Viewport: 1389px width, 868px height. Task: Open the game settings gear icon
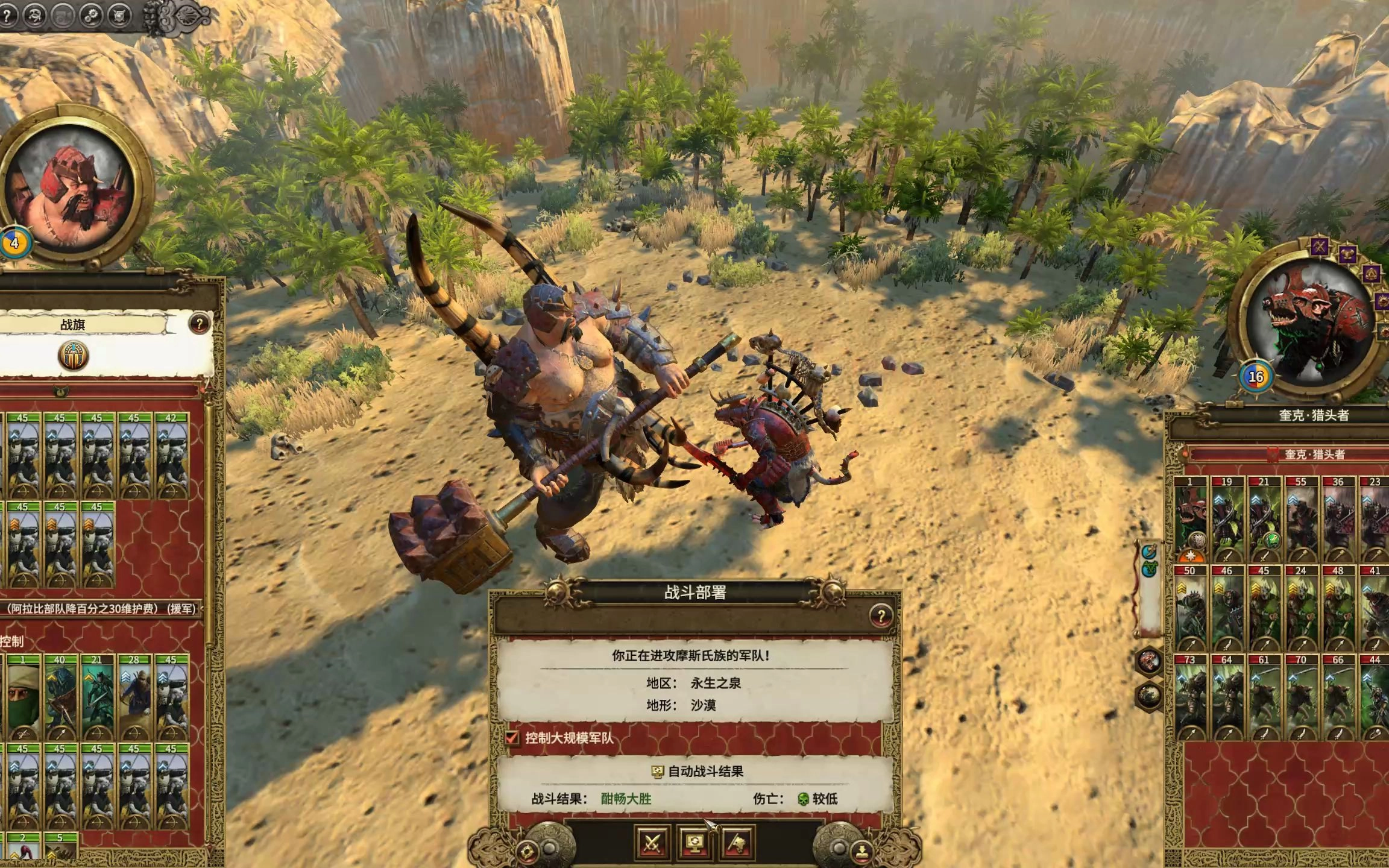[92, 16]
